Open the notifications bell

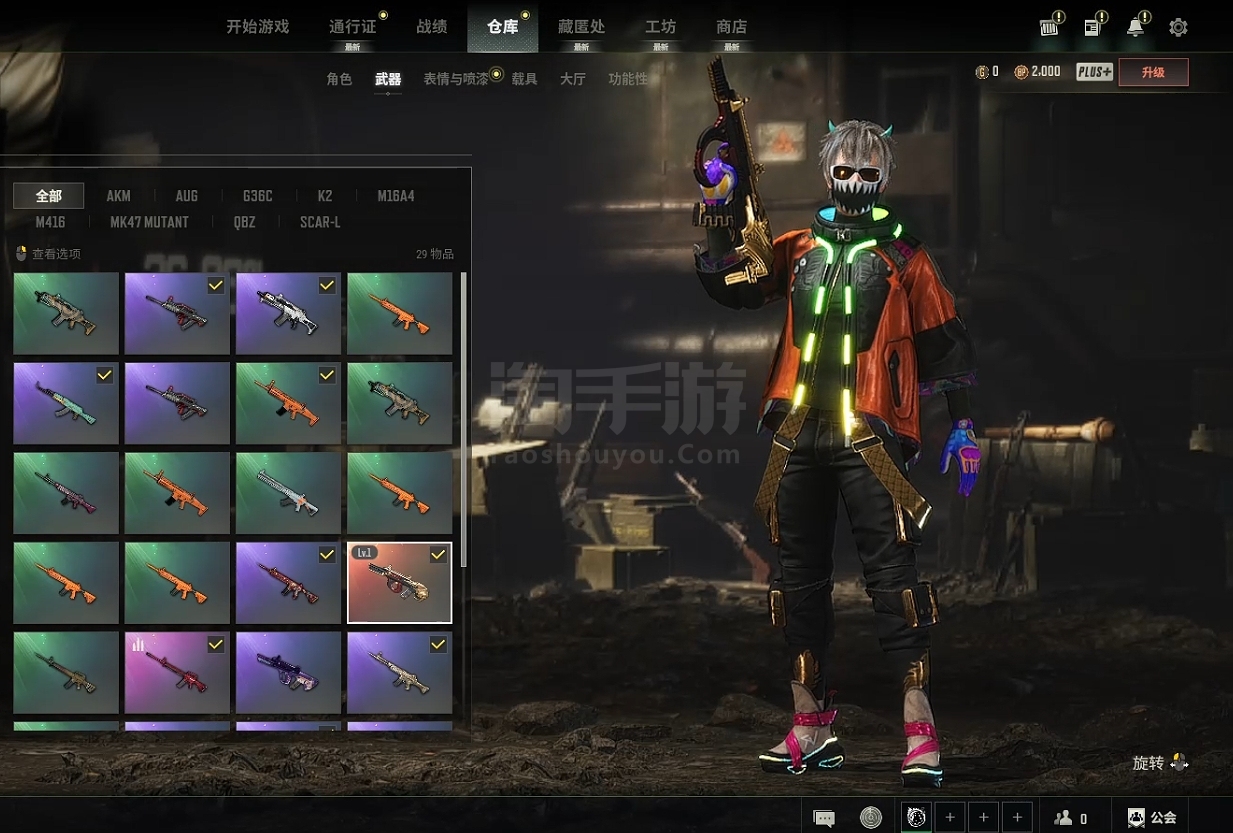1135,28
